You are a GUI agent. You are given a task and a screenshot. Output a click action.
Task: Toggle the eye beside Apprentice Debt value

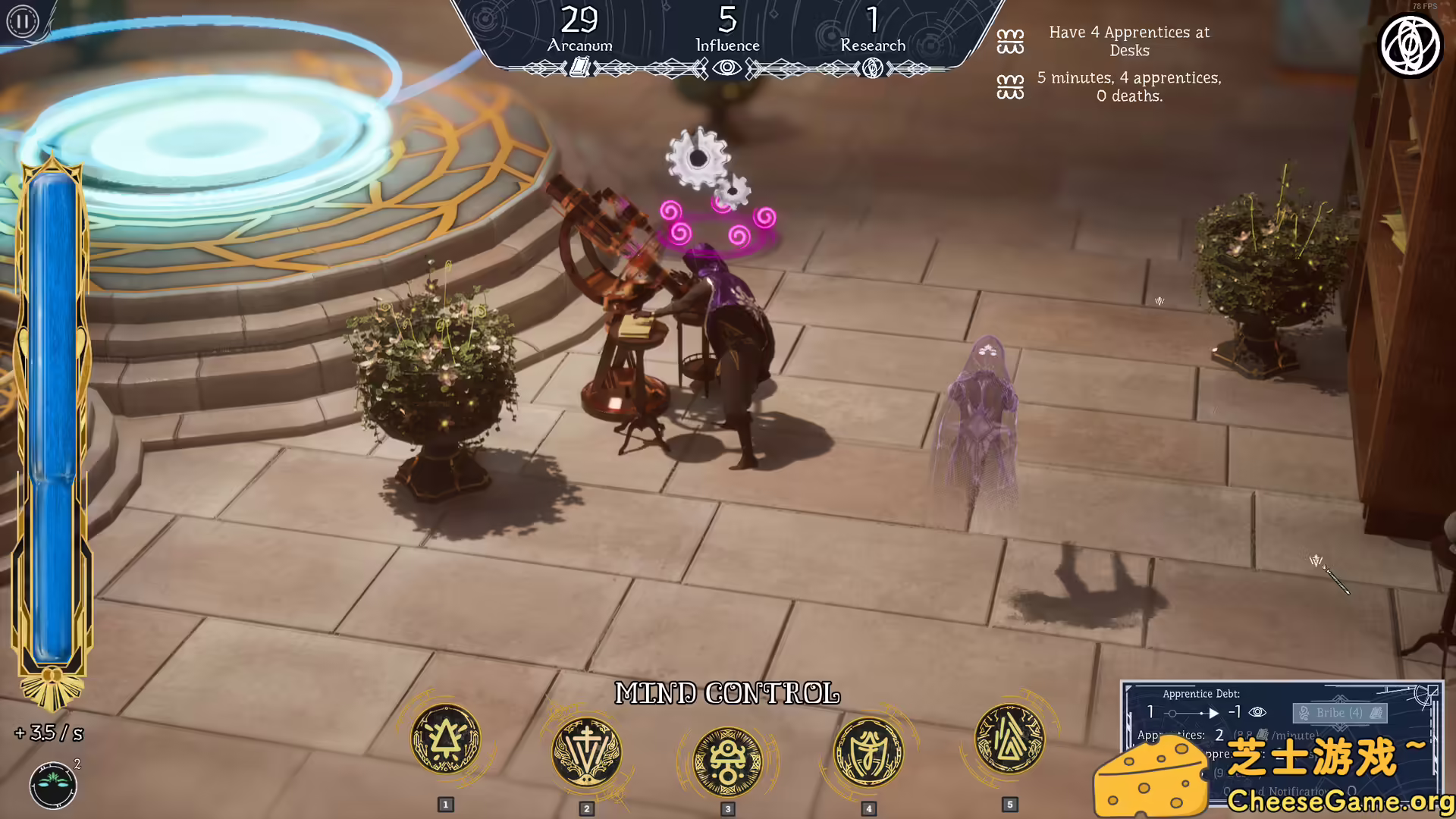(x=1259, y=713)
